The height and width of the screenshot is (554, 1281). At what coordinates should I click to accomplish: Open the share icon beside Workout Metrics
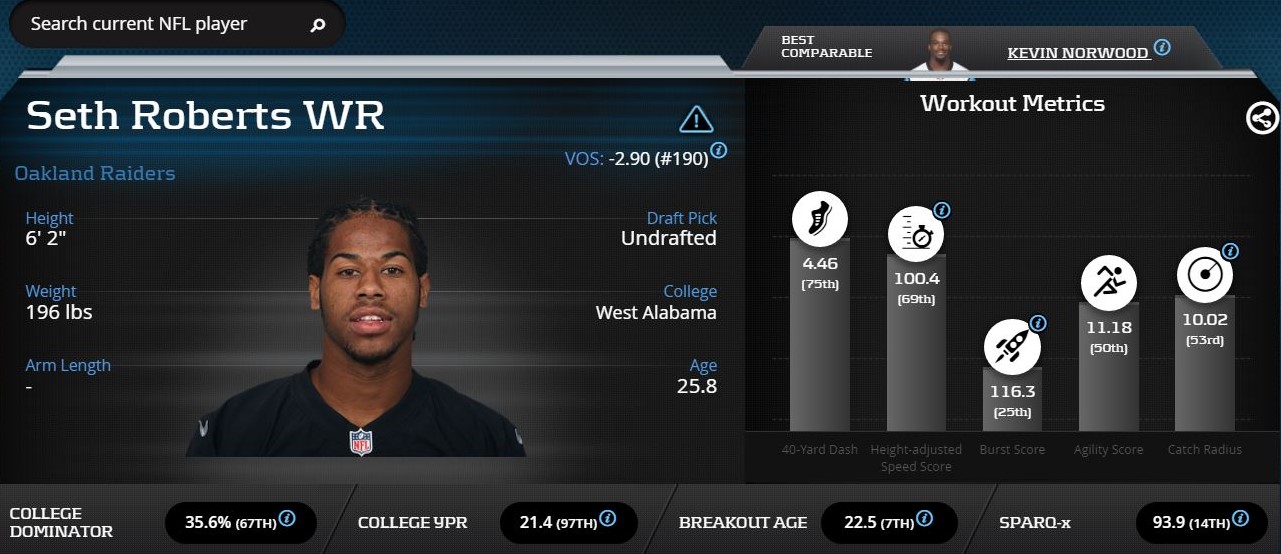click(1262, 118)
